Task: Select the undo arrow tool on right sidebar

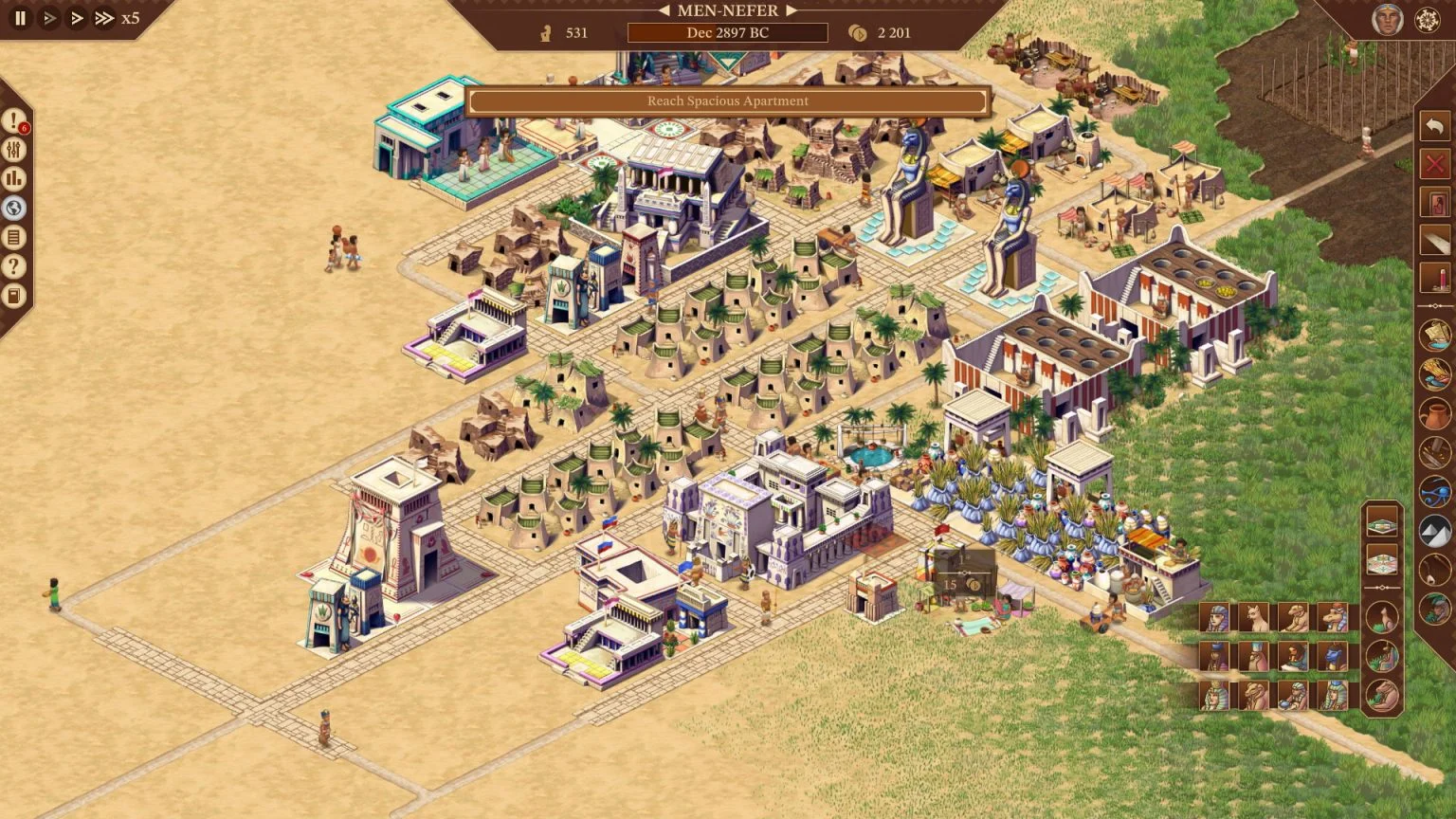Action: point(1433,125)
